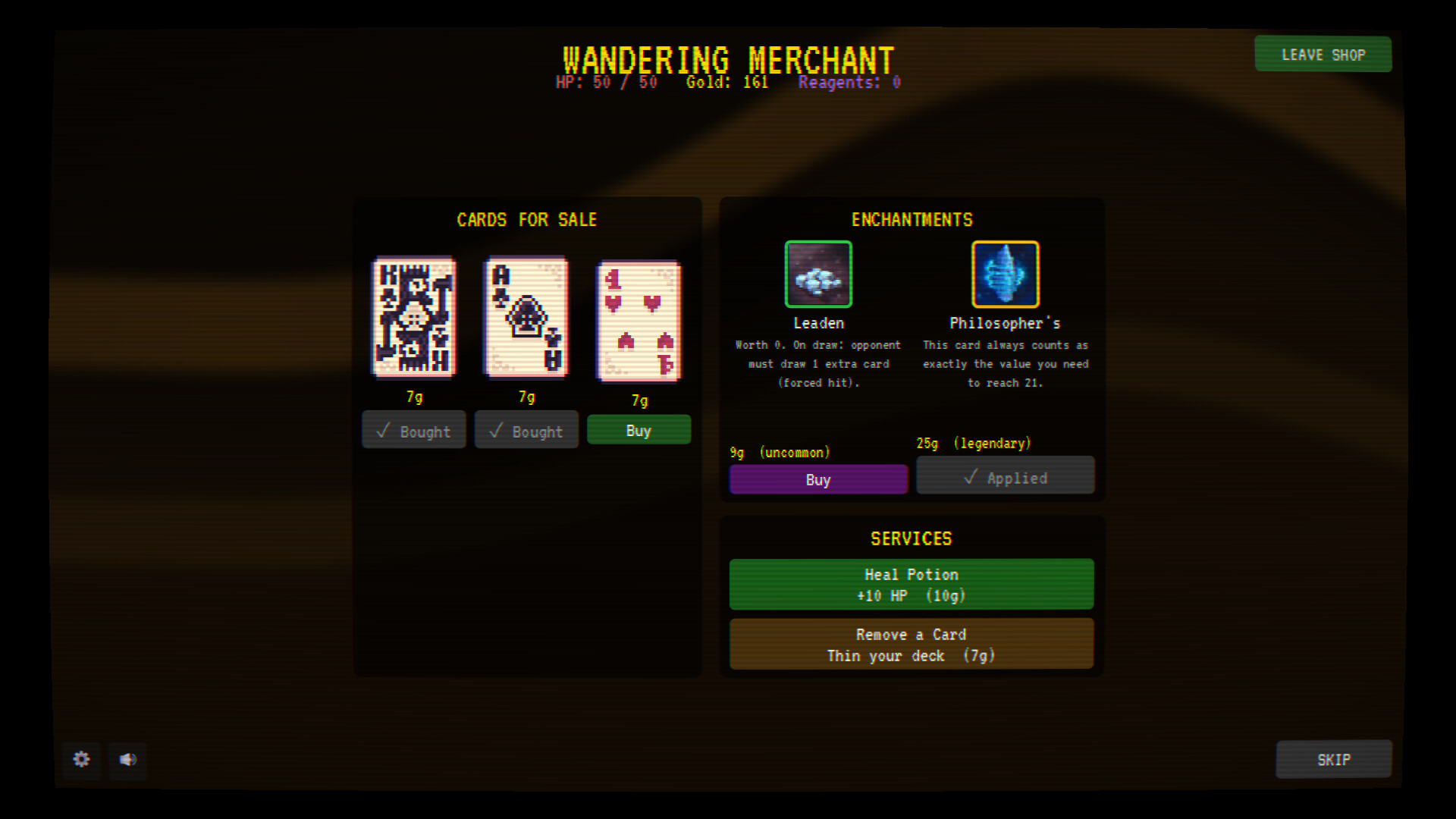Image resolution: width=1456 pixels, height=819 pixels.
Task: Click the checkmark beside the first Bought label
Action: point(384,430)
